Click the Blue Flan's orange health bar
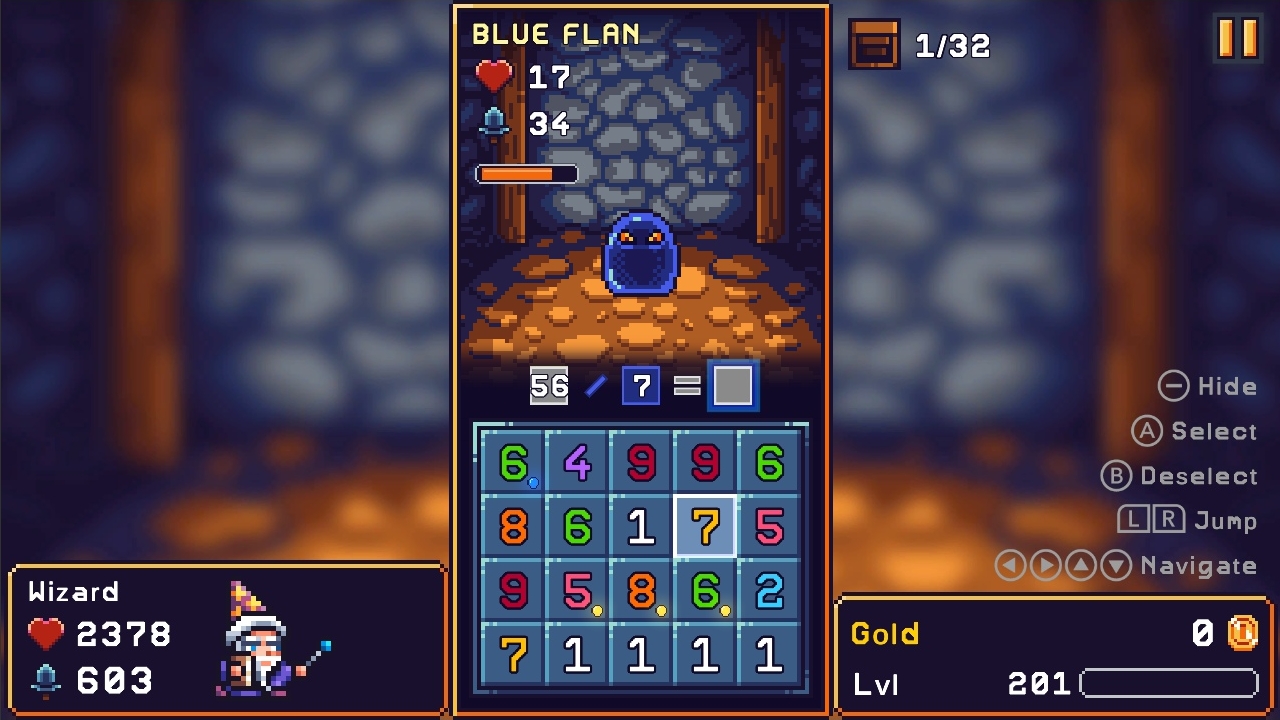 pyautogui.click(x=525, y=172)
